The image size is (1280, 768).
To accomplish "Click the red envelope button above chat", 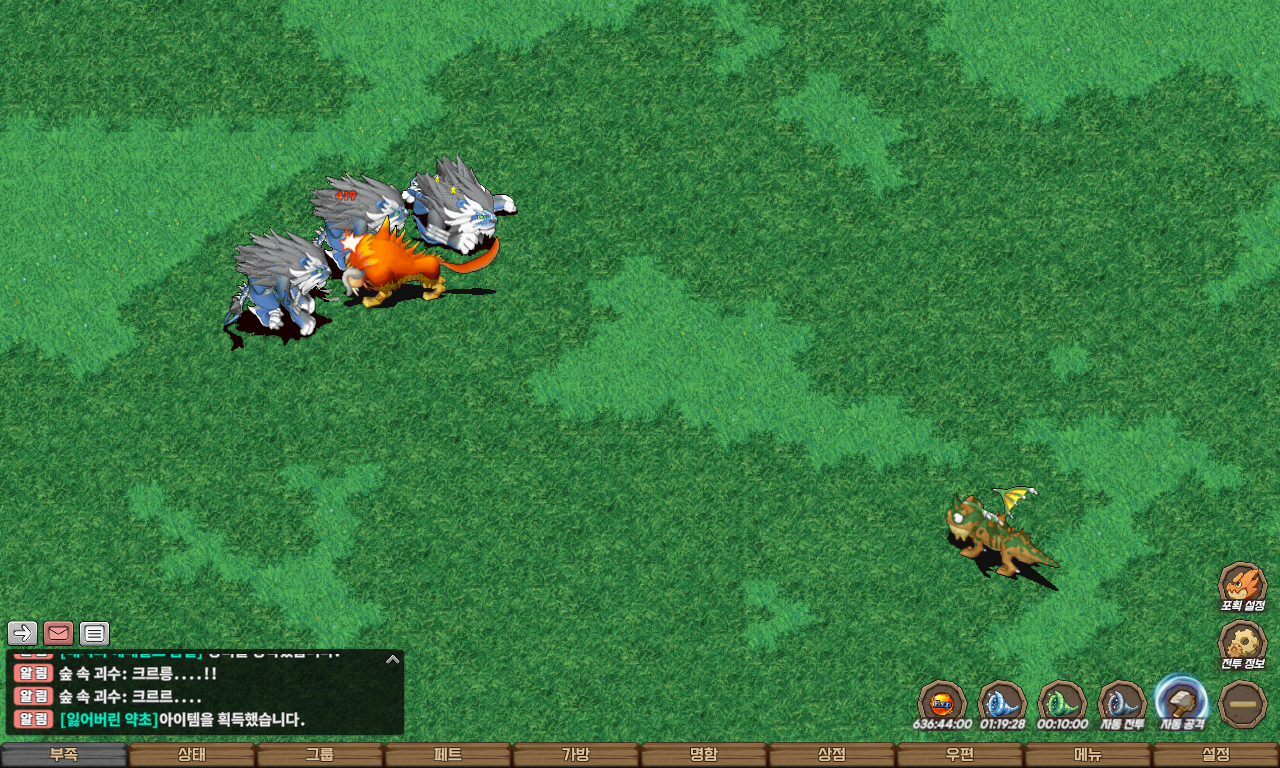I will [58, 633].
